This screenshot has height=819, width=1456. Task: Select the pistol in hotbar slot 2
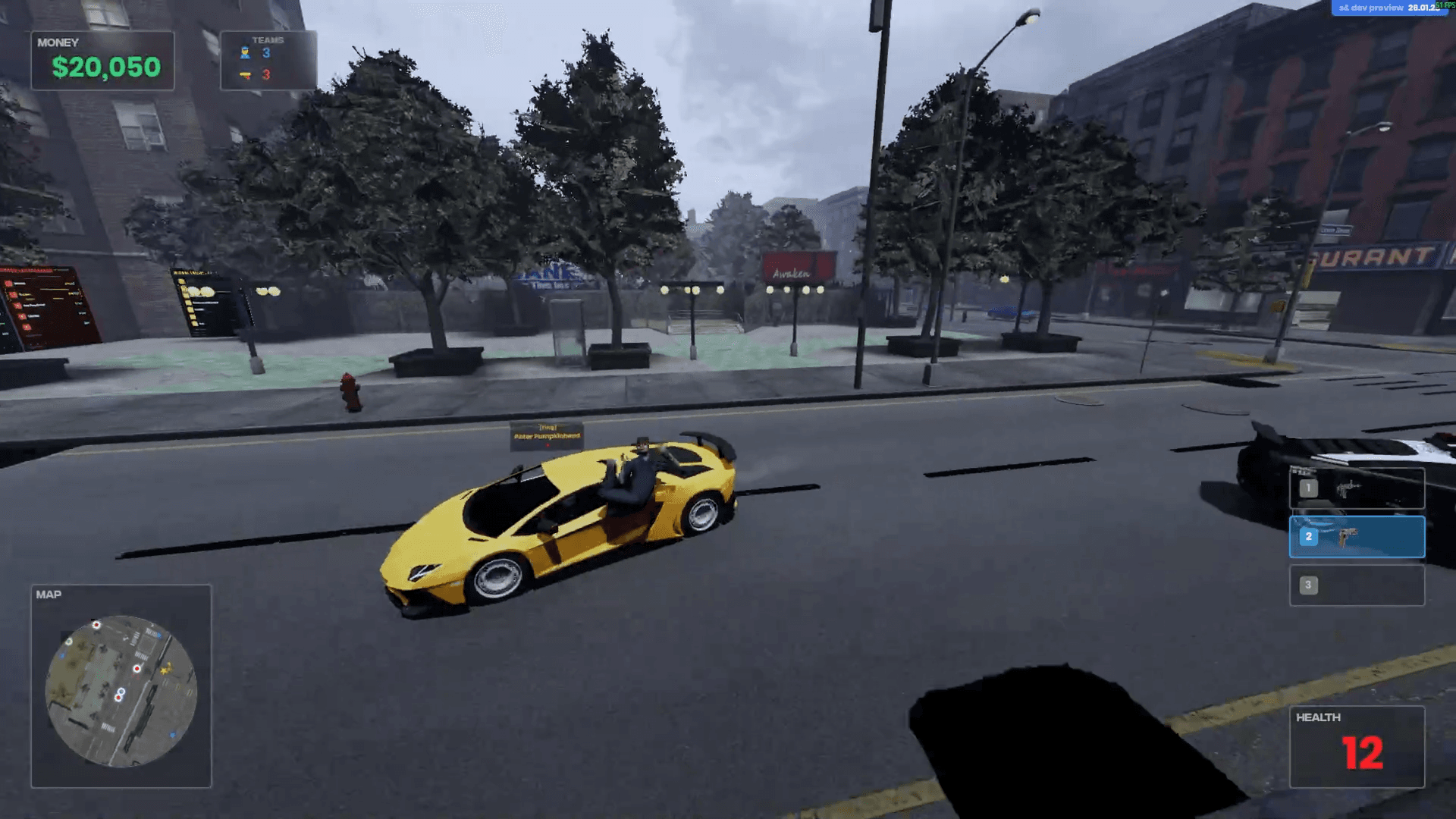[x=1357, y=536]
